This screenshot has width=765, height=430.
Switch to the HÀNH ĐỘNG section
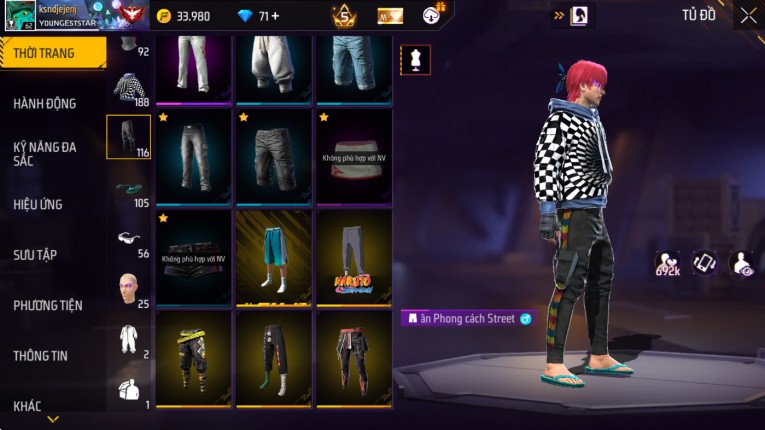pyautogui.click(x=45, y=103)
